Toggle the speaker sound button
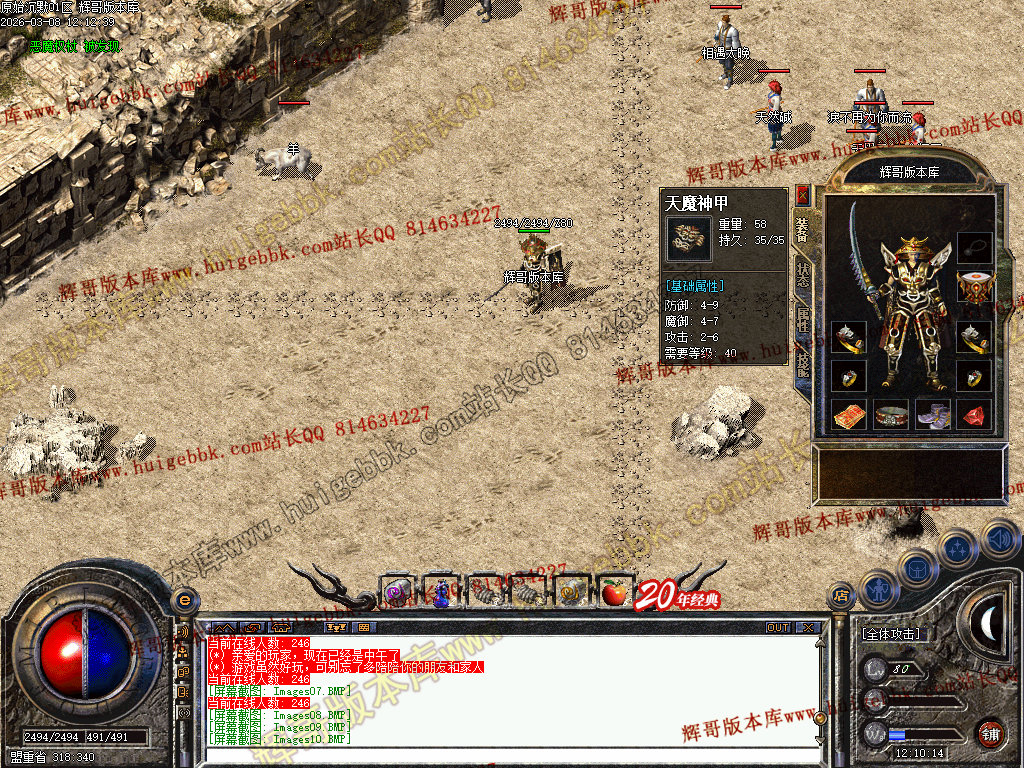Viewport: 1024px width, 768px height. [x=999, y=538]
